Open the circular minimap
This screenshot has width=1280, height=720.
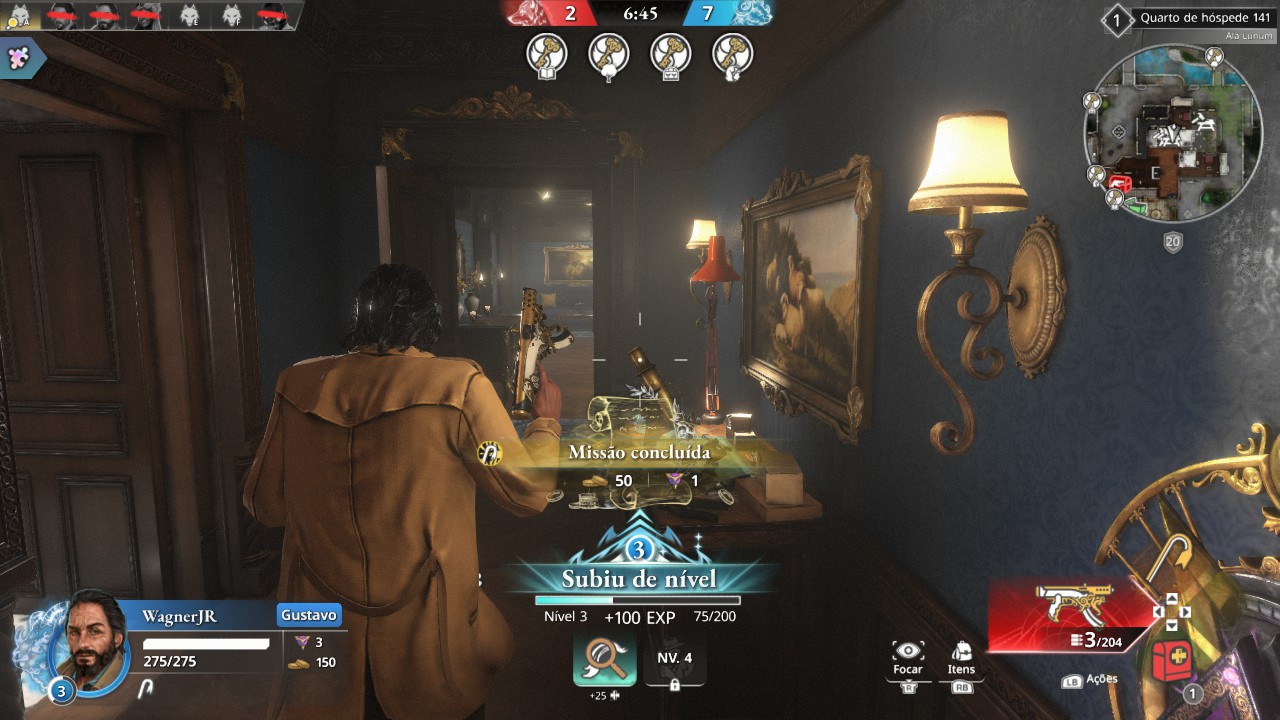[1172, 132]
